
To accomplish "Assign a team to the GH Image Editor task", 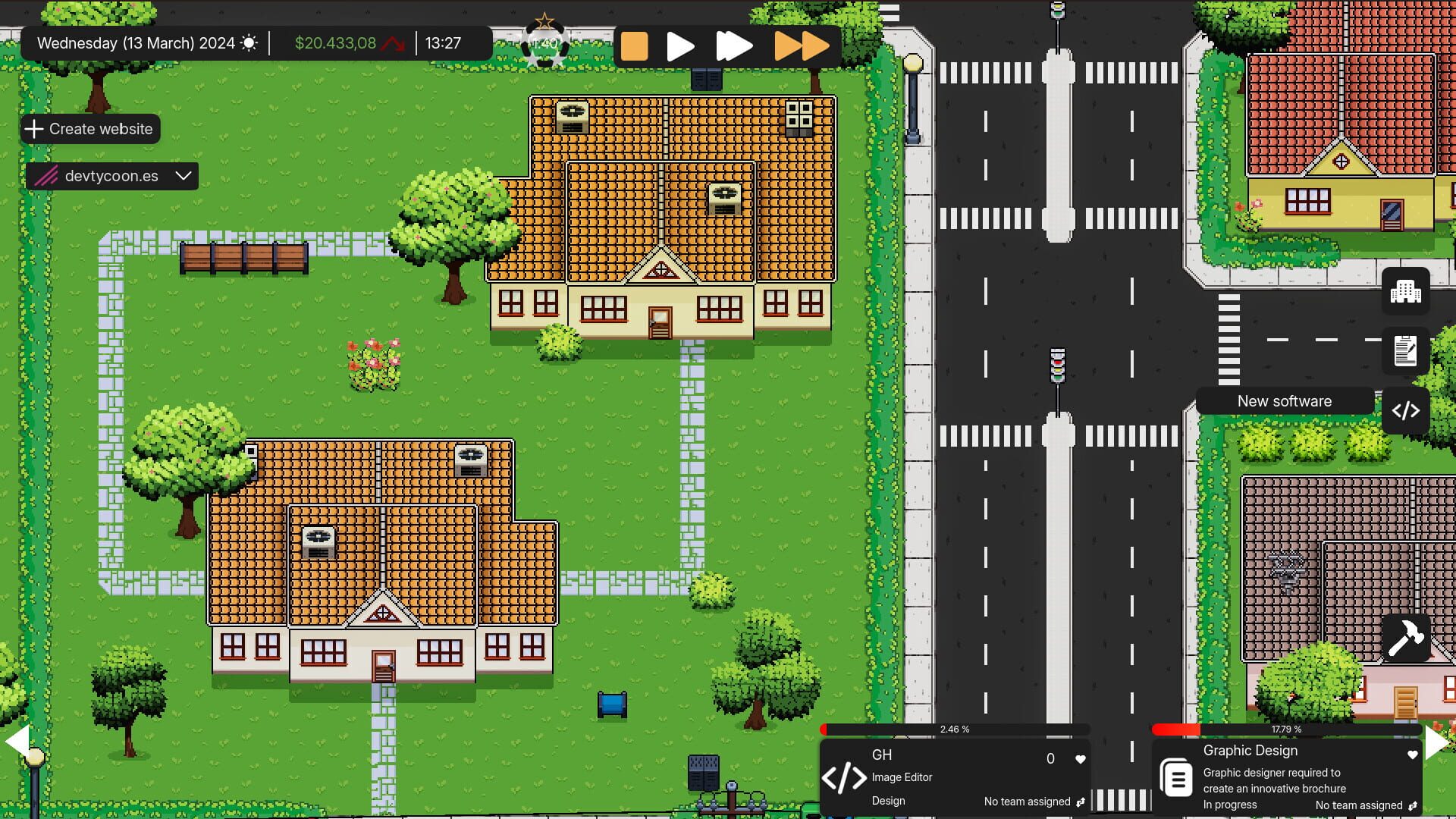I will (1081, 802).
